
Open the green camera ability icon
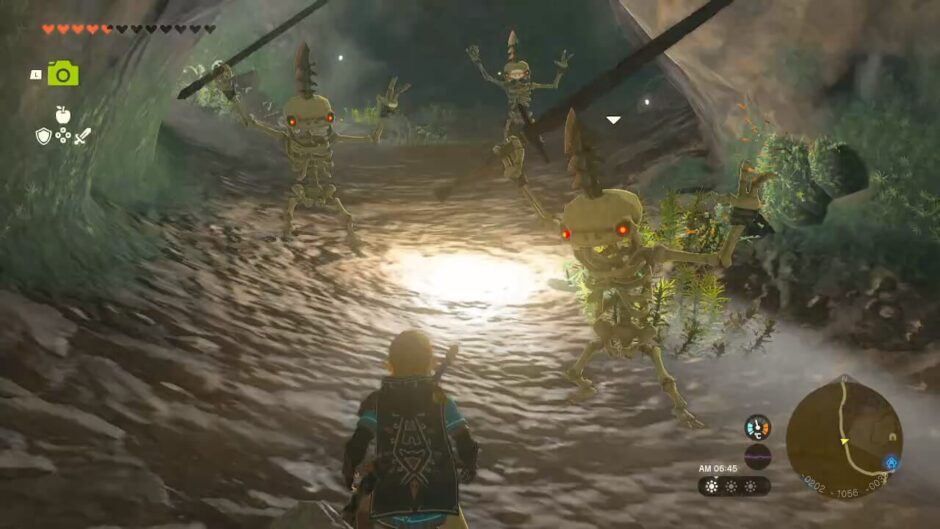point(63,73)
